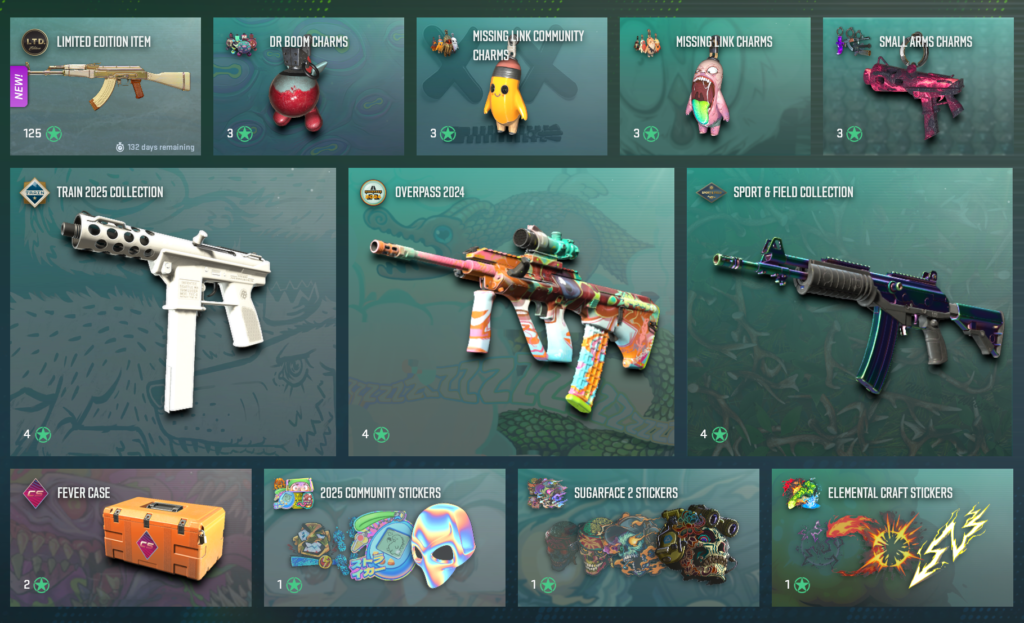Choose the Overpass 2024 collection tile
Screen dimensions: 1024x623
tap(512, 312)
